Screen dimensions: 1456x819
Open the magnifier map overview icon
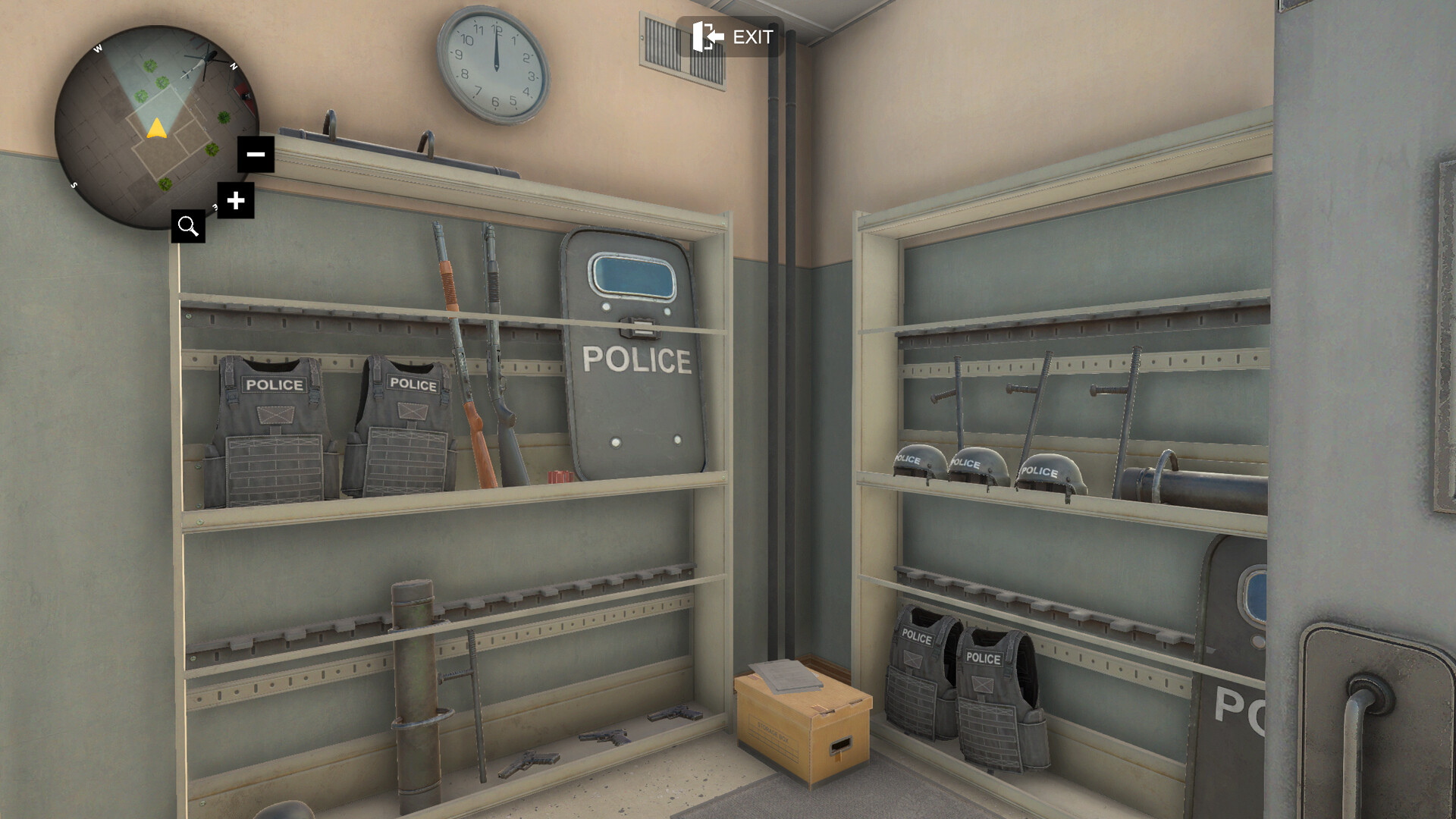pos(188,226)
